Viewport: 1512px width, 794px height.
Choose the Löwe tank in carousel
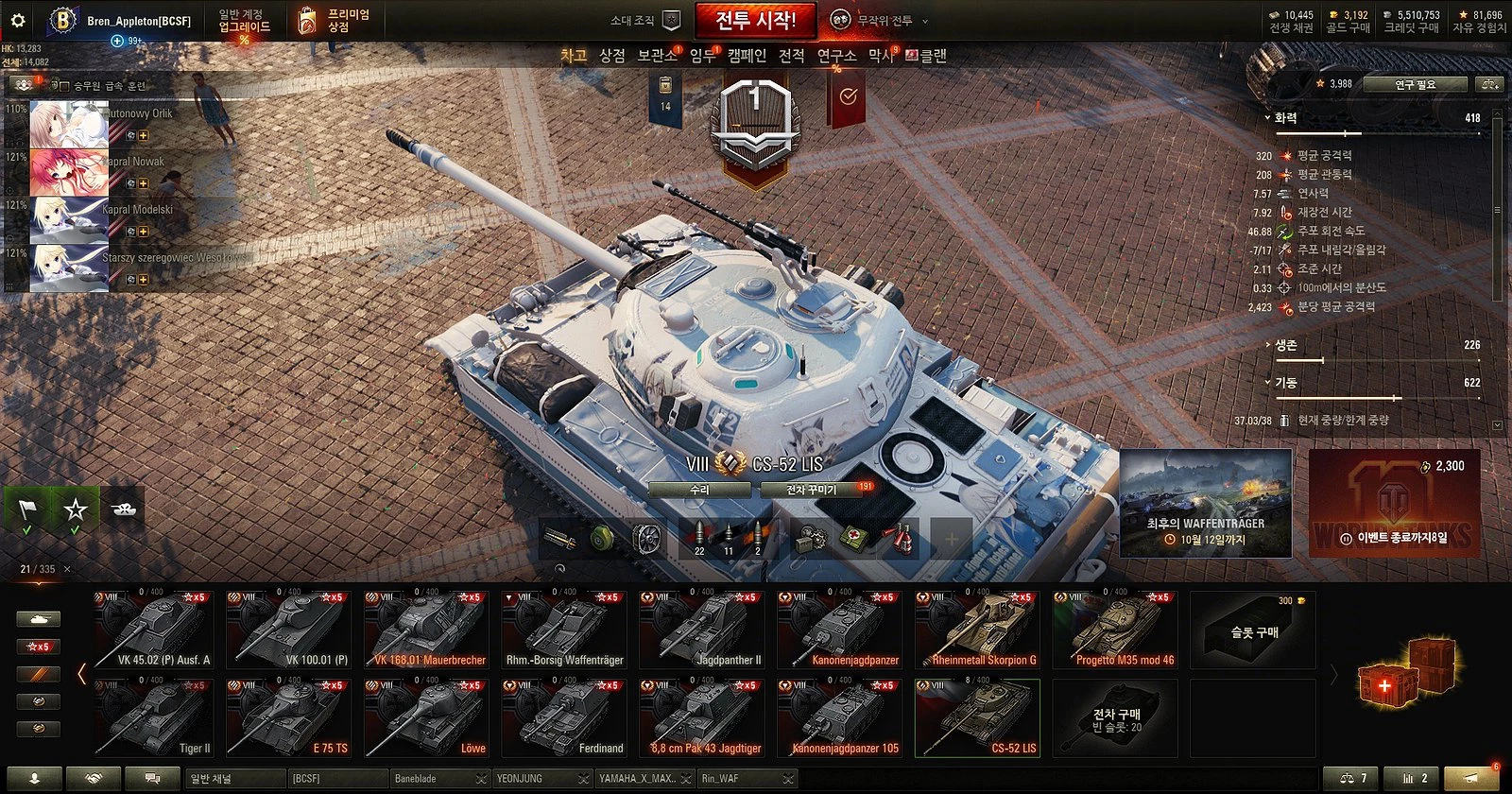[427, 717]
